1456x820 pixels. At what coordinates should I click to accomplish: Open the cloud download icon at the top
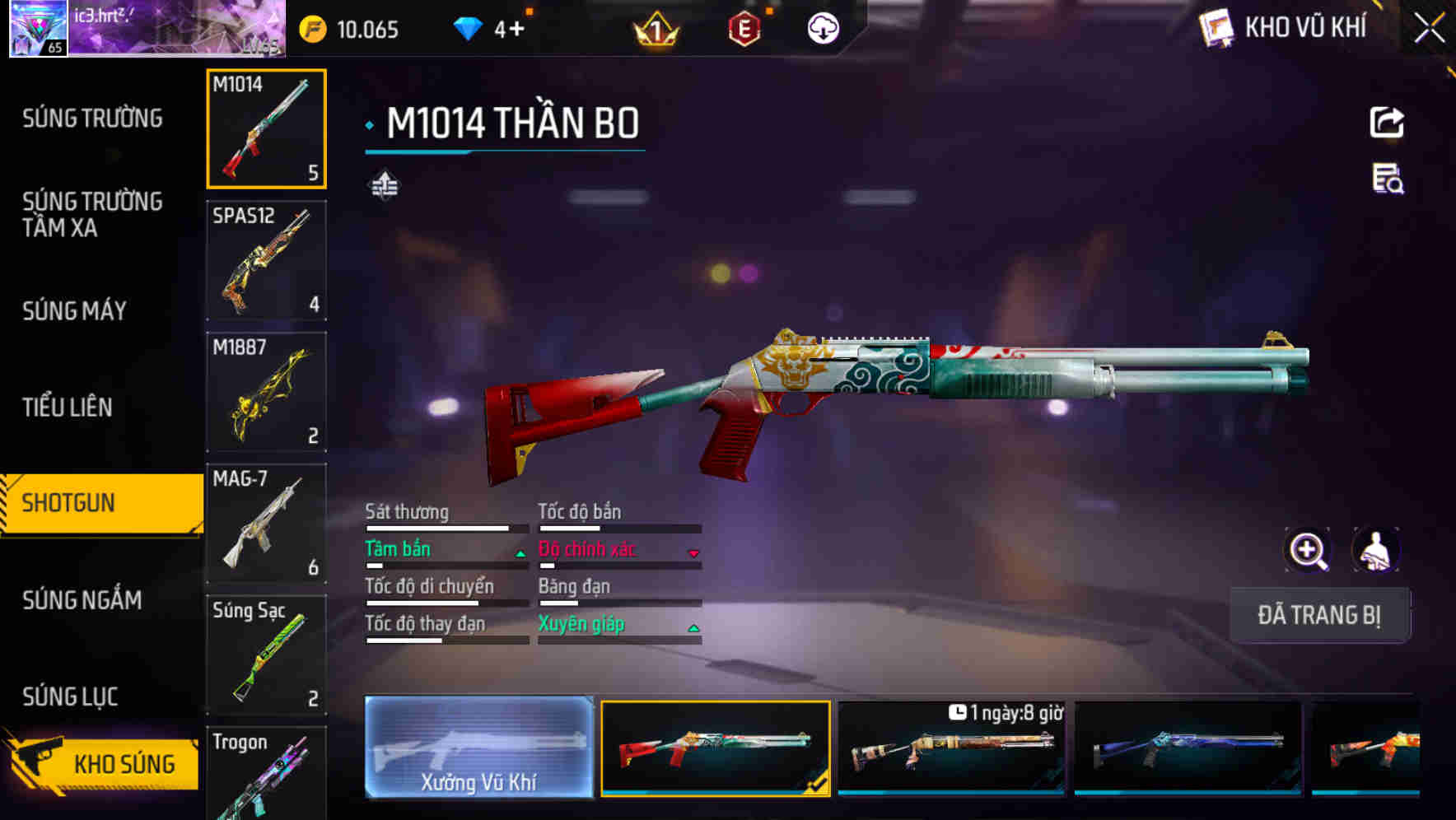[x=821, y=29]
